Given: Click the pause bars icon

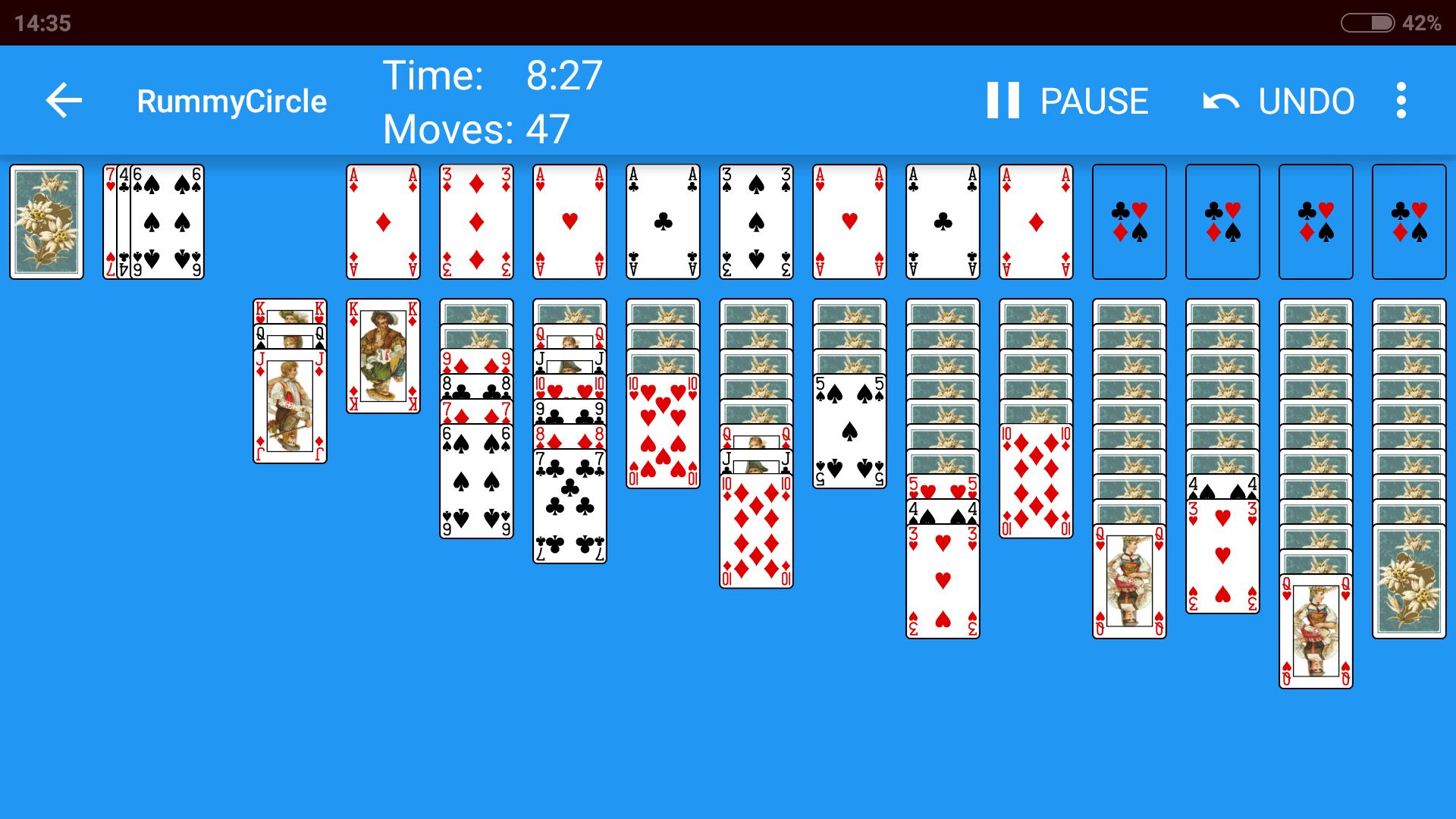Looking at the screenshot, I should tap(1003, 101).
